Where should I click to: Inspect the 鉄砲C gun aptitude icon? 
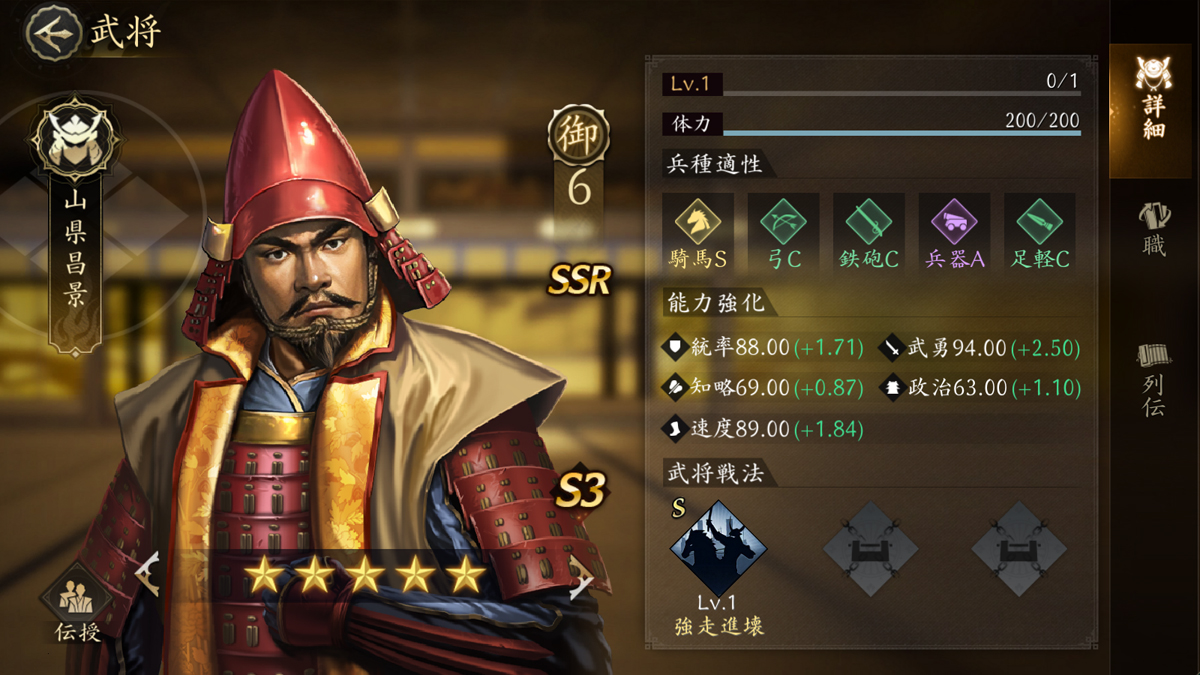[868, 222]
